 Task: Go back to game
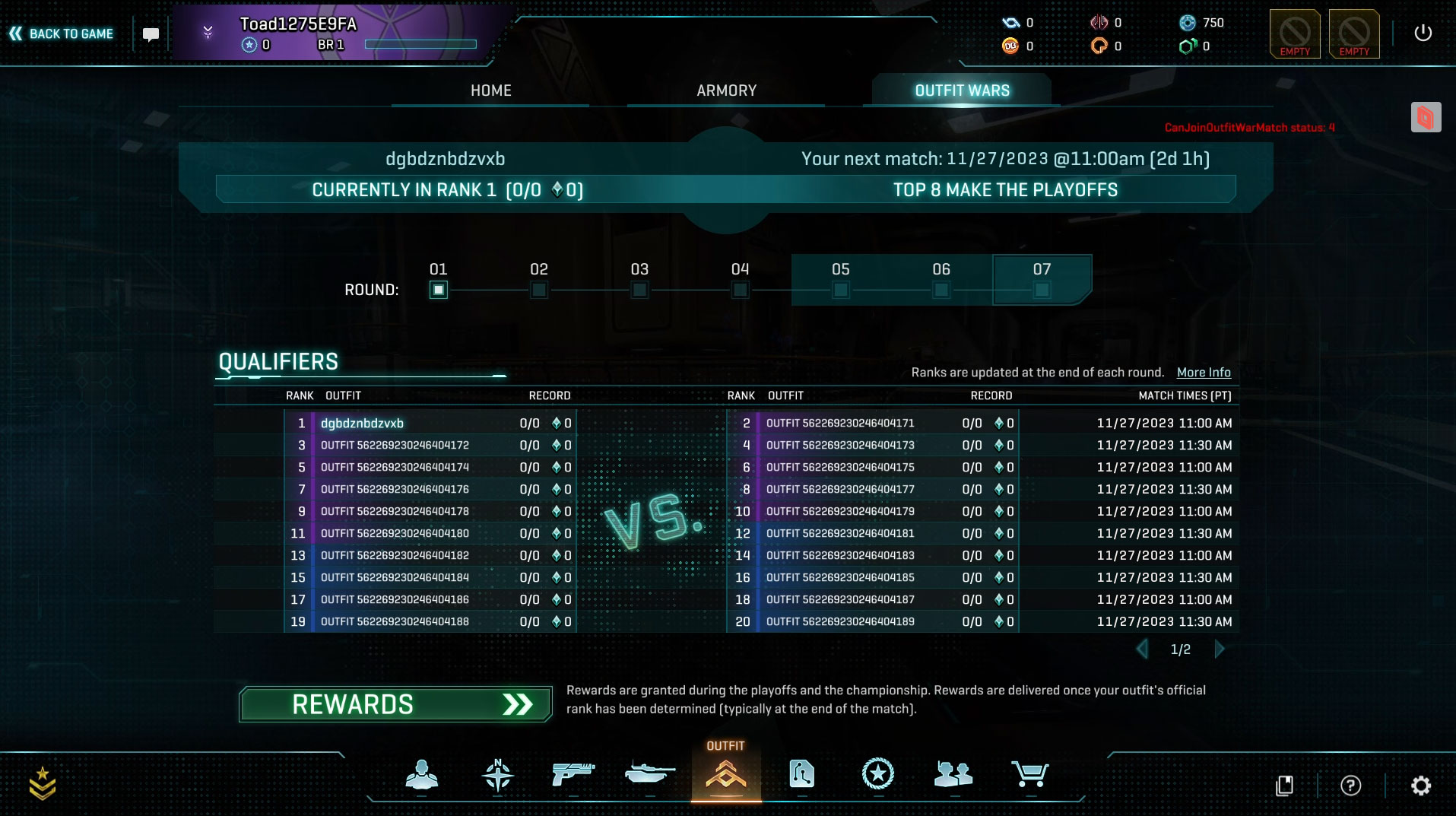(62, 33)
